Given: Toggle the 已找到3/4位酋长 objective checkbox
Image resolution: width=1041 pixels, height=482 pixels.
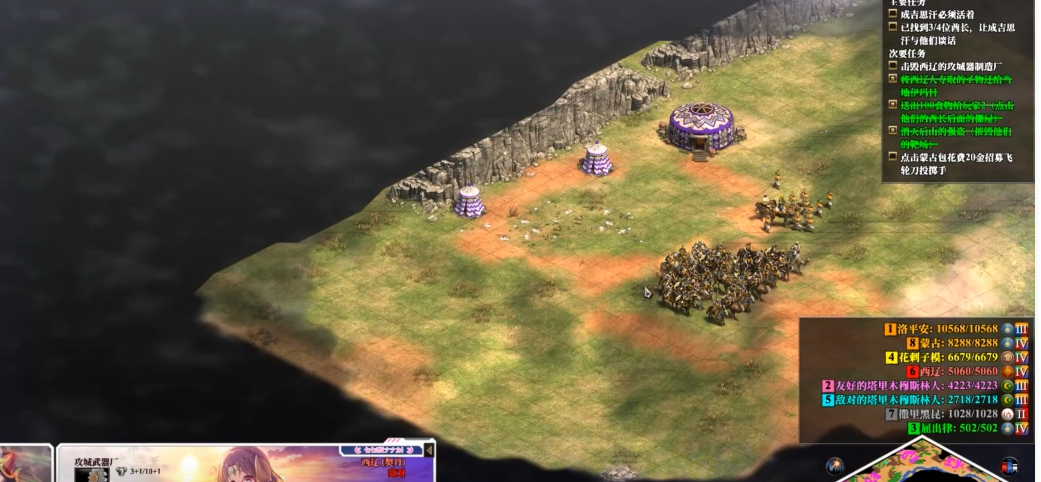Looking at the screenshot, I should (893, 27).
